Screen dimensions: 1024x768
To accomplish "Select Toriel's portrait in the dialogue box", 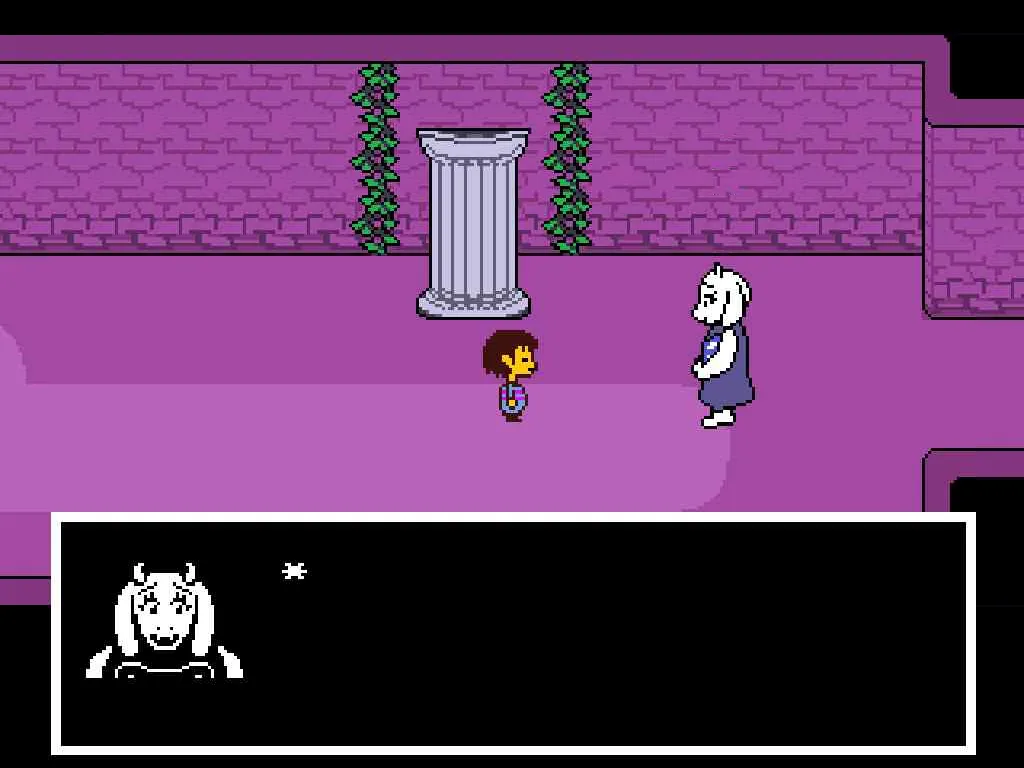I will (x=165, y=622).
